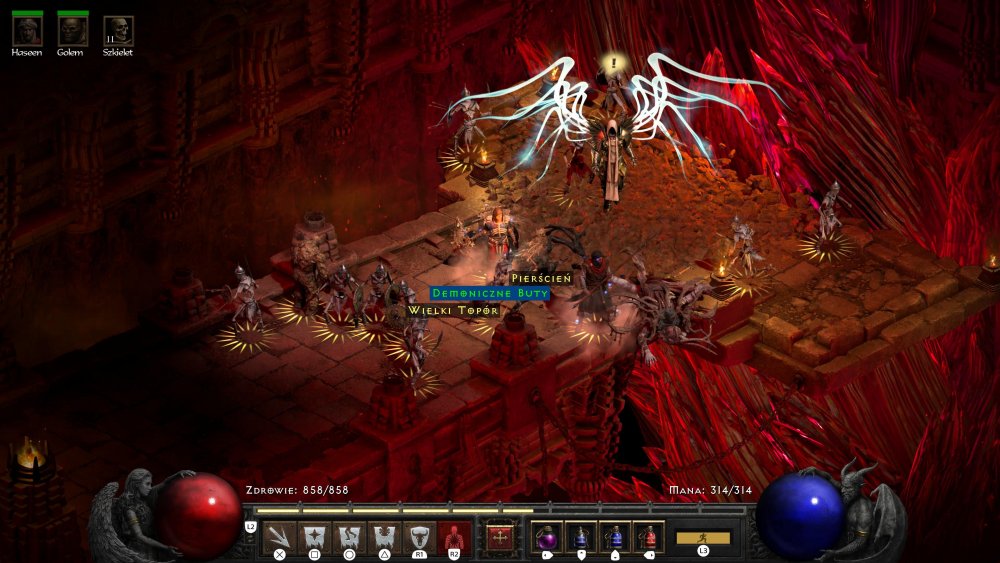The image size is (1000, 563).
Task: Pick up the Demoniczne Buty item label
Action: pyautogui.click(x=490, y=294)
